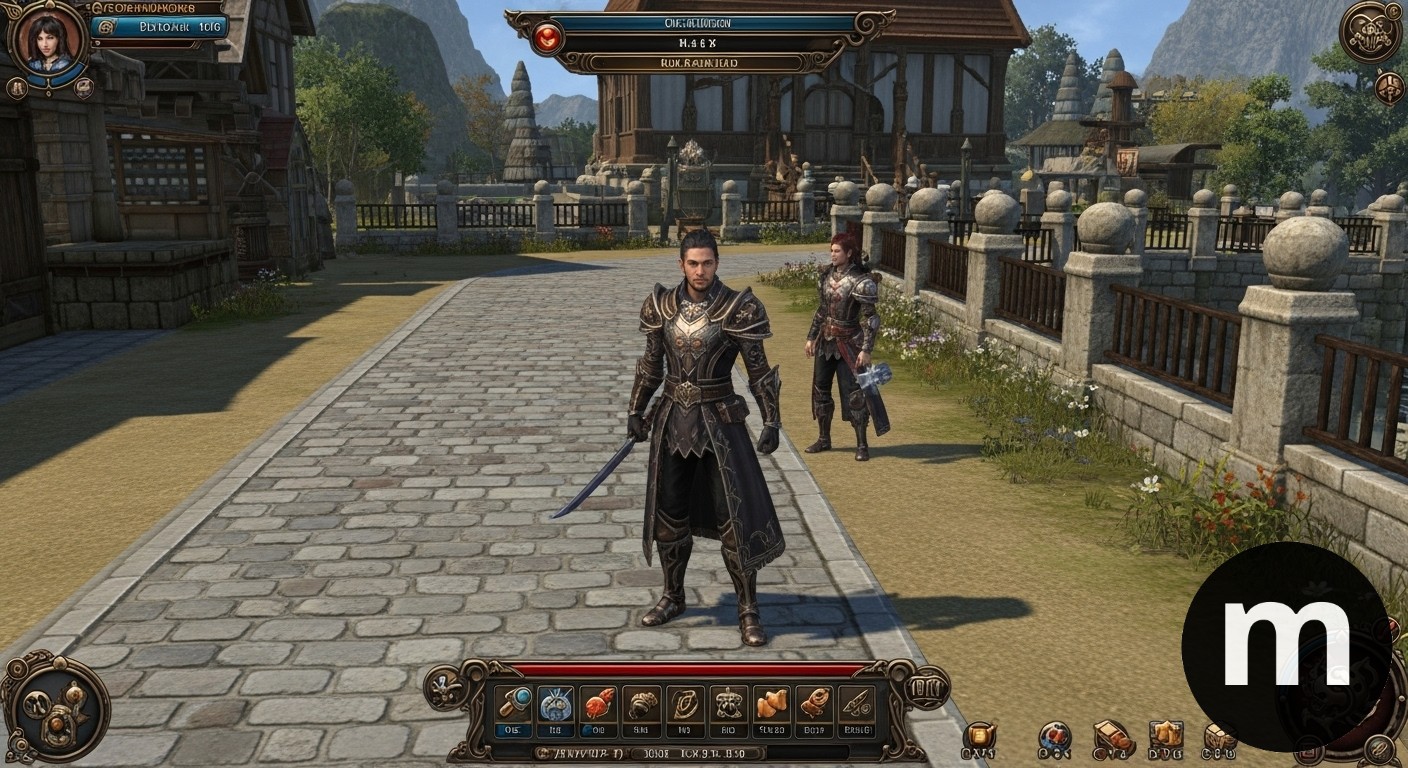Image resolution: width=1408 pixels, height=768 pixels.
Task: Click the round emblem button left of hotbar
Action: (444, 688)
